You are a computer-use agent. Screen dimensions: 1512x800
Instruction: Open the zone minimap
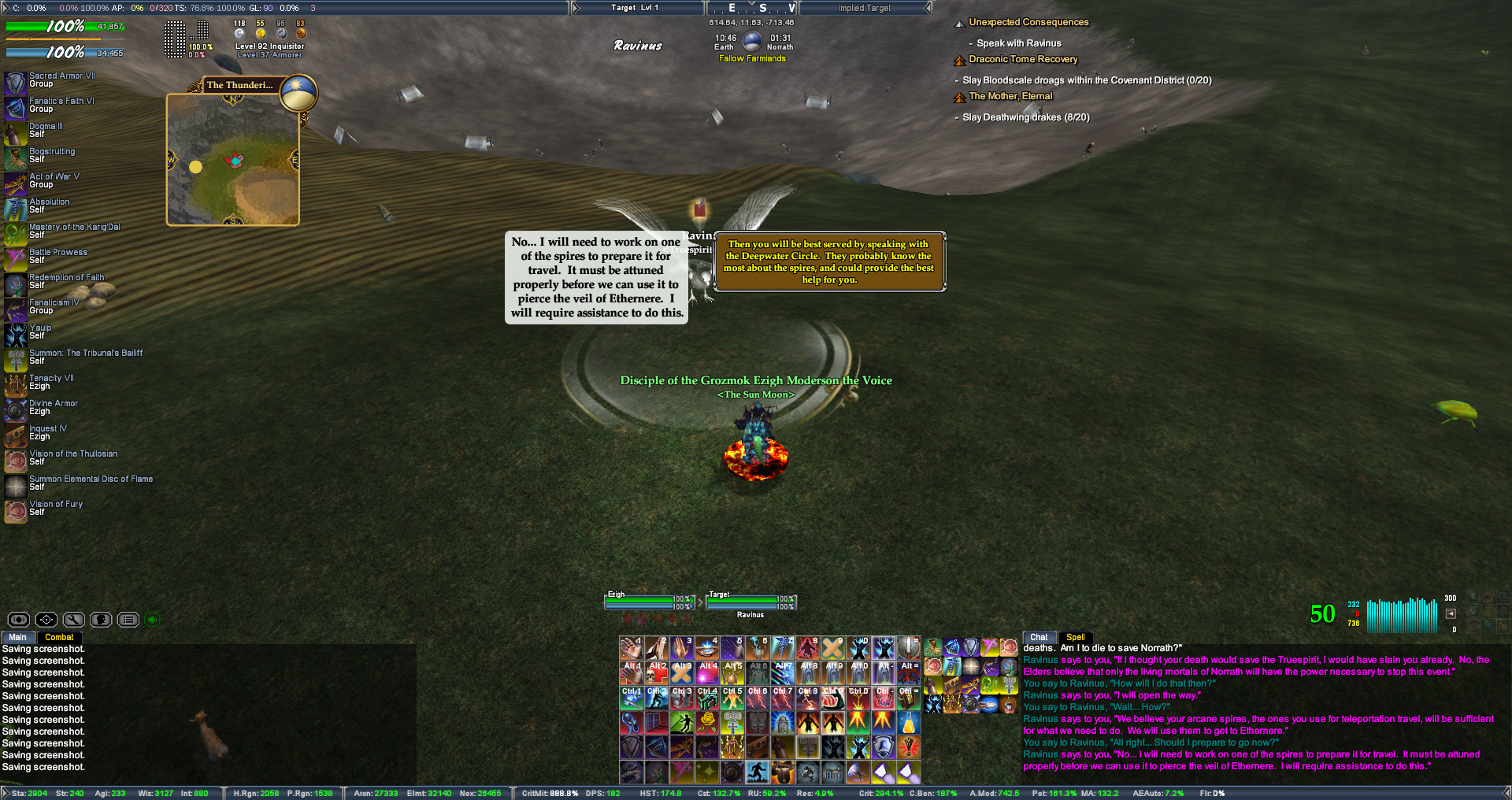(233, 160)
